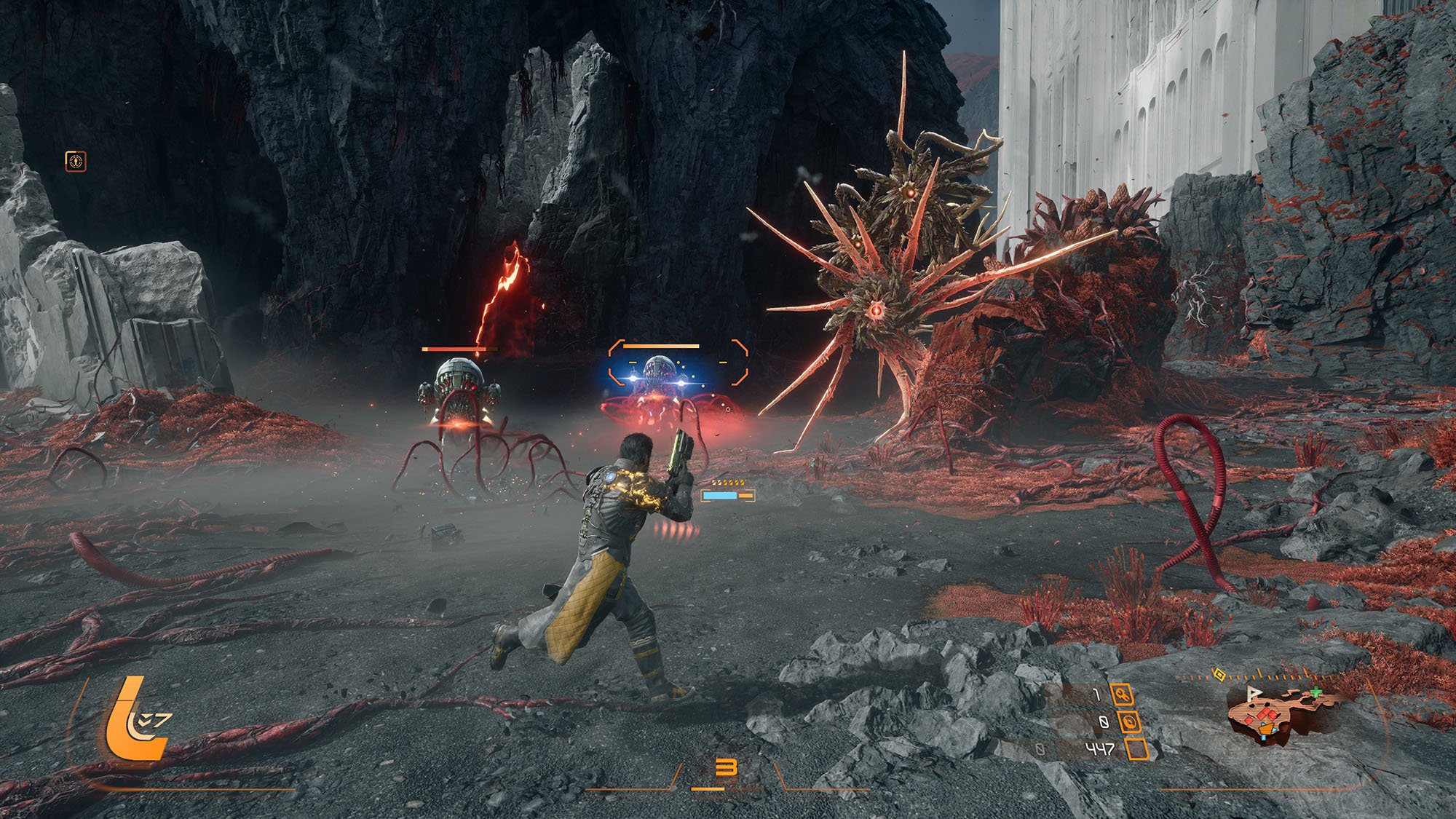Select the yellow diamond compass objective marker

point(1219,675)
